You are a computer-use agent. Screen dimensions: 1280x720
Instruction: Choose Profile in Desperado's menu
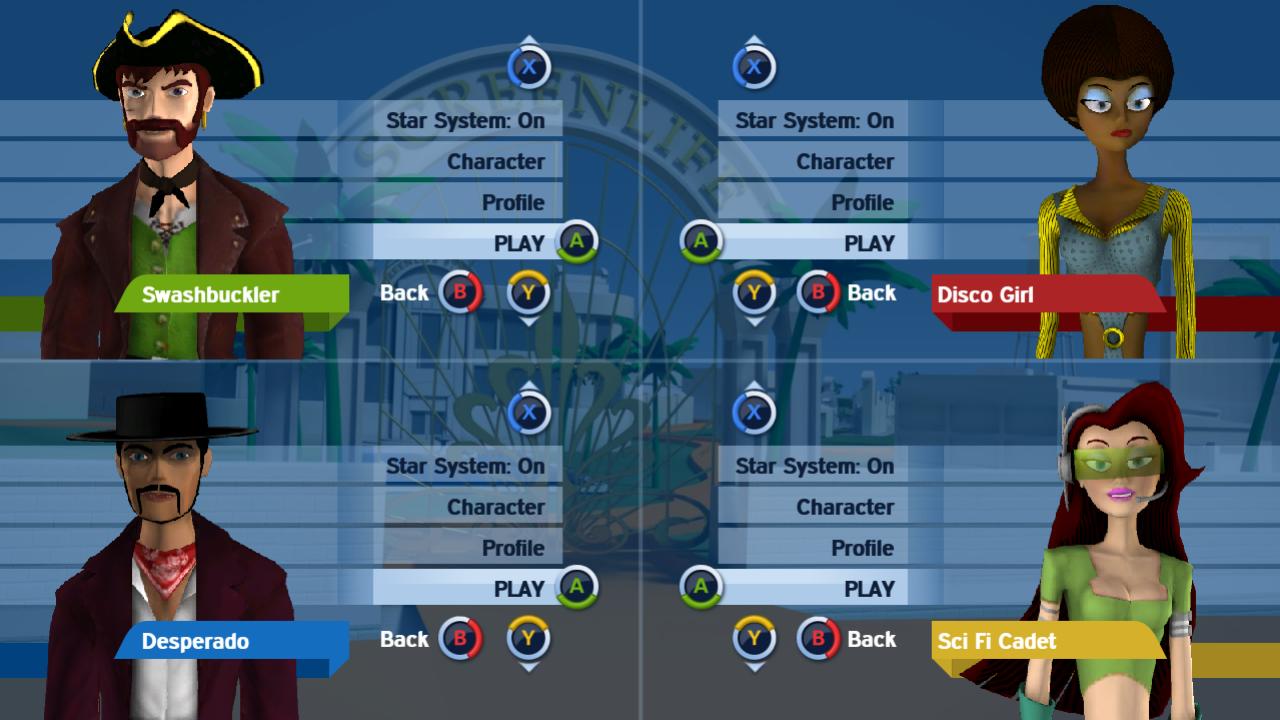[513, 548]
